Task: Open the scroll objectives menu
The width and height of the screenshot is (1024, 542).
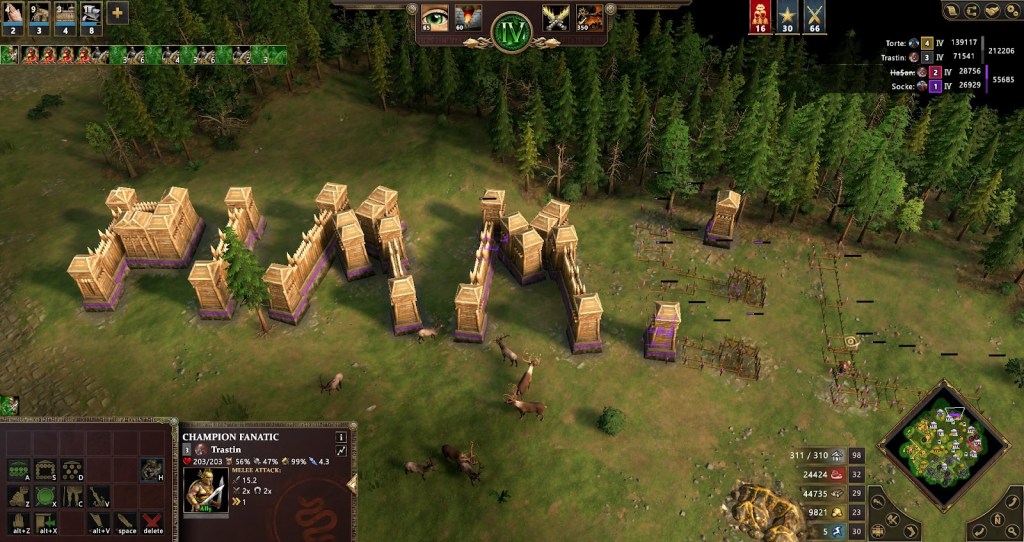Action: [x=953, y=11]
